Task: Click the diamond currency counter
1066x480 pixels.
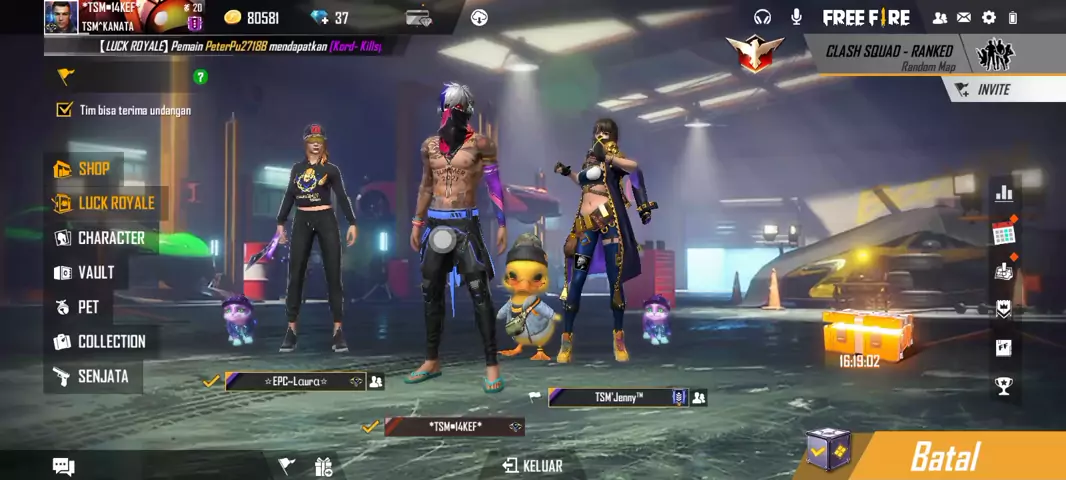Action: click(x=329, y=18)
